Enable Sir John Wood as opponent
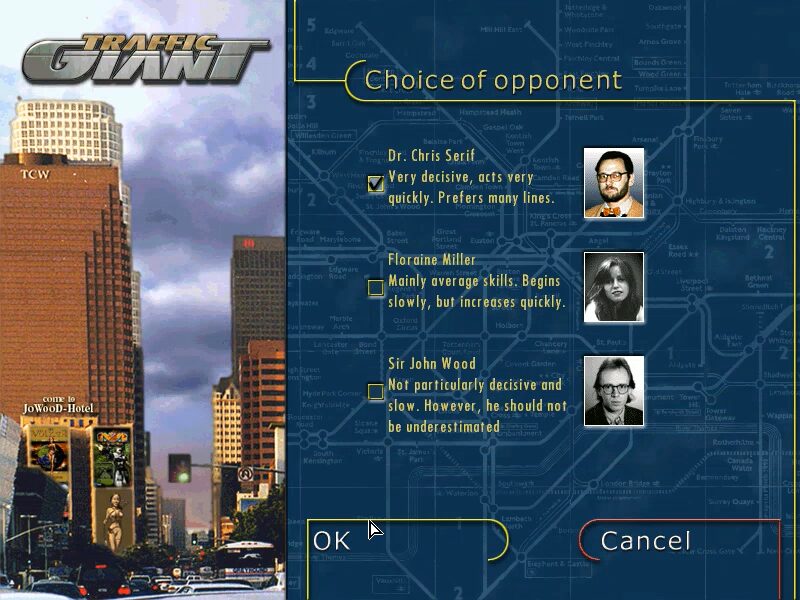Image resolution: width=800 pixels, height=600 pixels. point(376,392)
